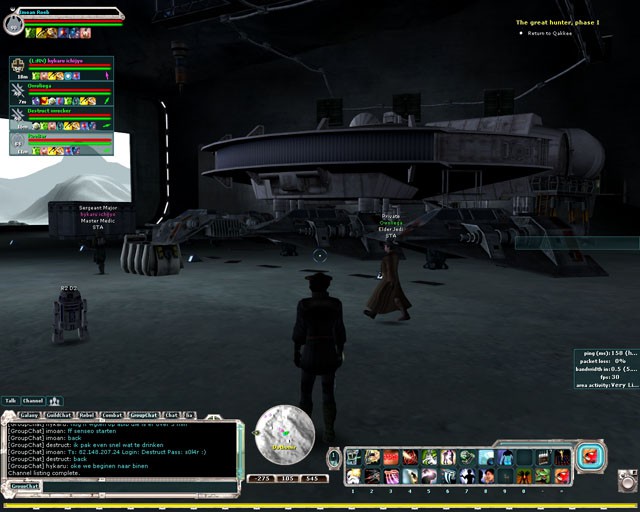640x512 pixels.
Task: Show the Combat chat tab
Action: click(x=113, y=414)
